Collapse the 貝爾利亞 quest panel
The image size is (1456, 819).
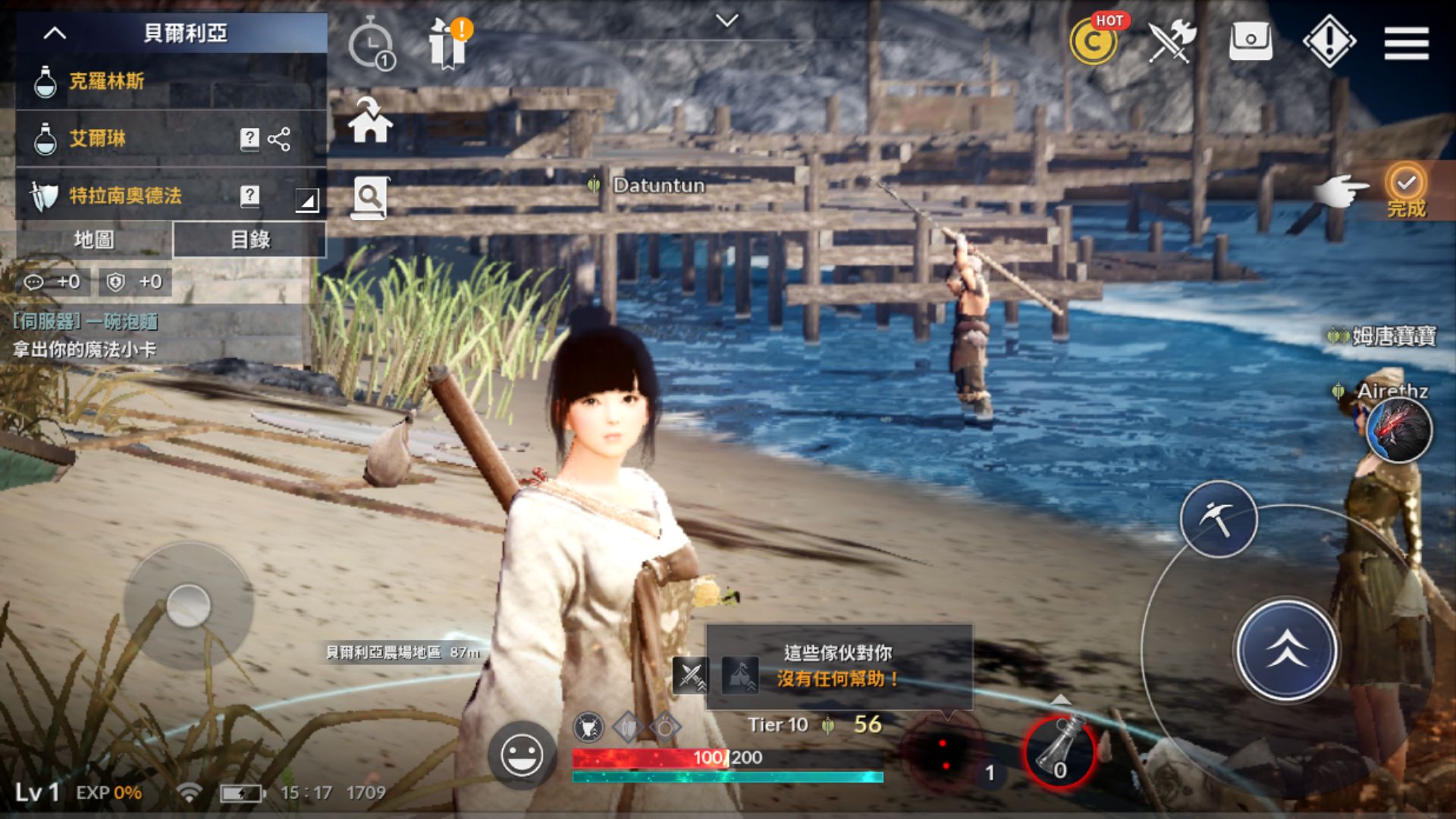pyautogui.click(x=54, y=33)
